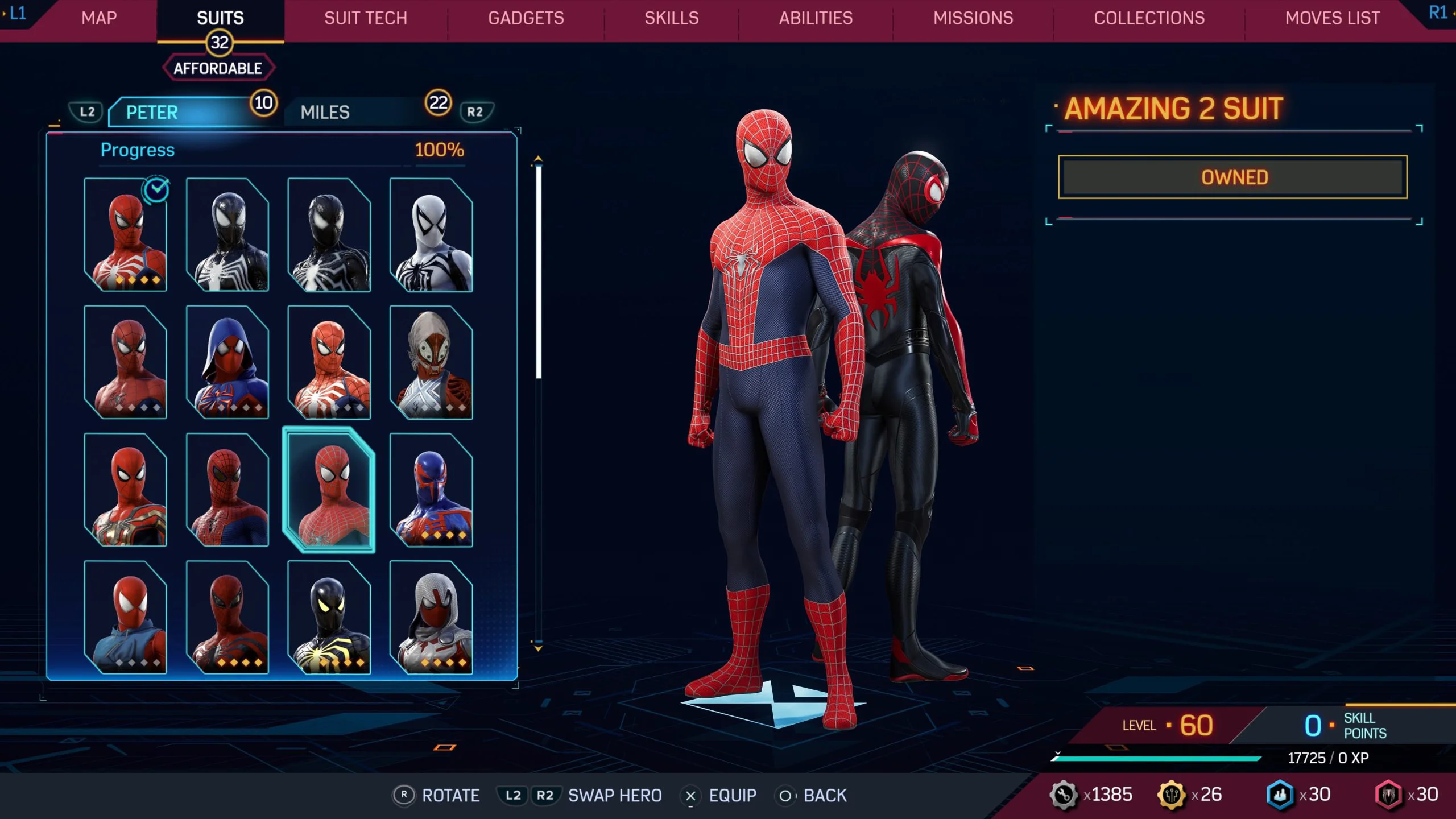Pick the gold-trimmed Iron Spider style suit
Screen dimensions: 1456x819
coord(126,490)
